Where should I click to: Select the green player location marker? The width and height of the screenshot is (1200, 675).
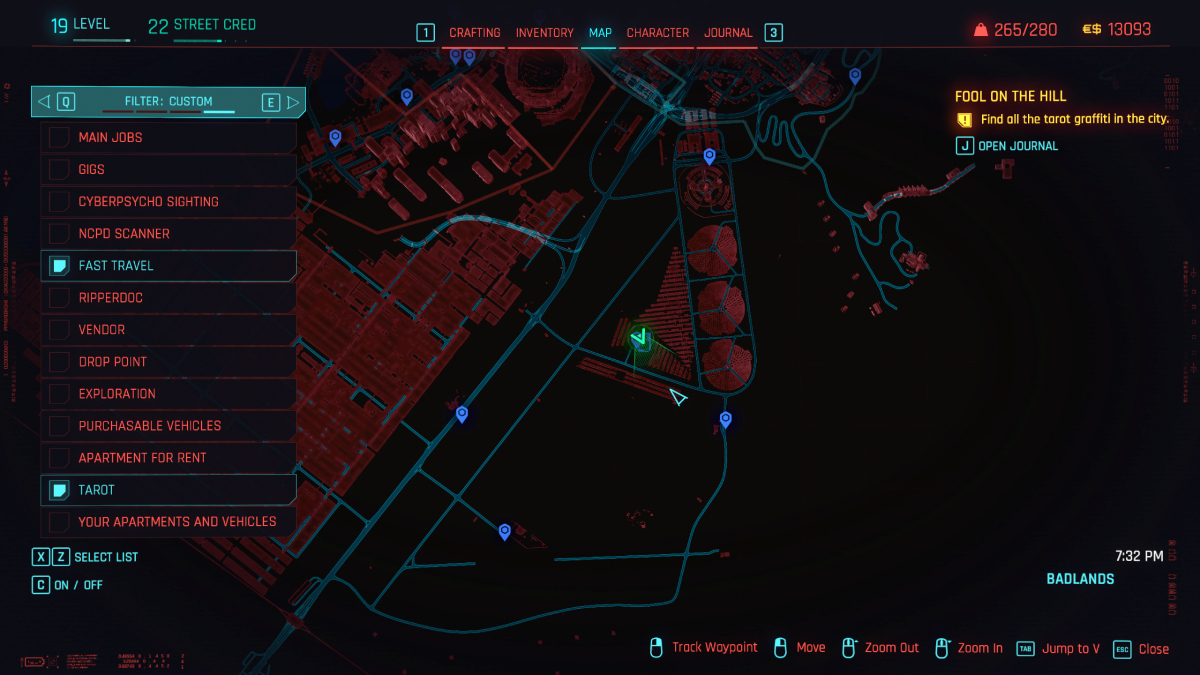pos(641,338)
